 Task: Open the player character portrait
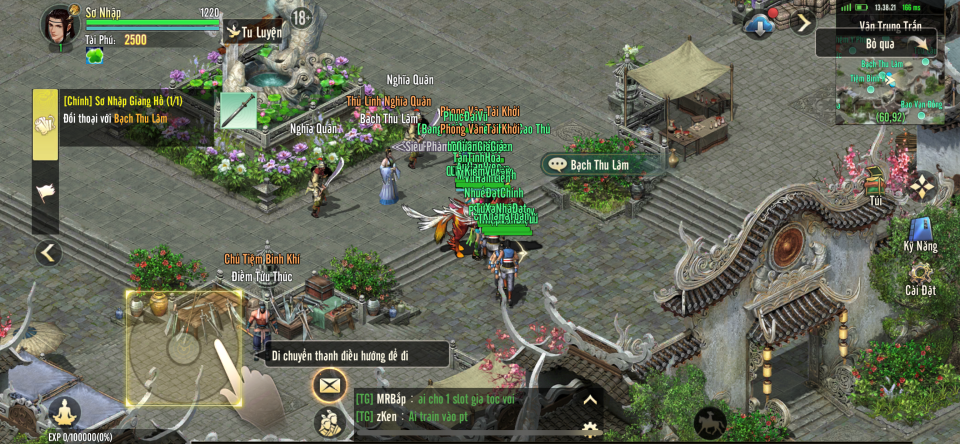[60, 26]
